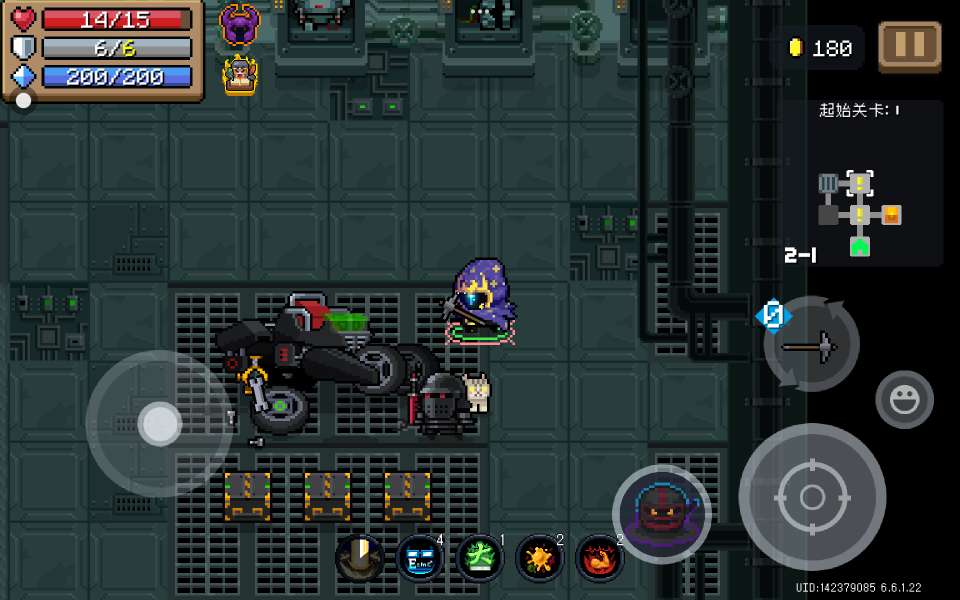Tap the virtual movement joystick

pyautogui.click(x=160, y=424)
